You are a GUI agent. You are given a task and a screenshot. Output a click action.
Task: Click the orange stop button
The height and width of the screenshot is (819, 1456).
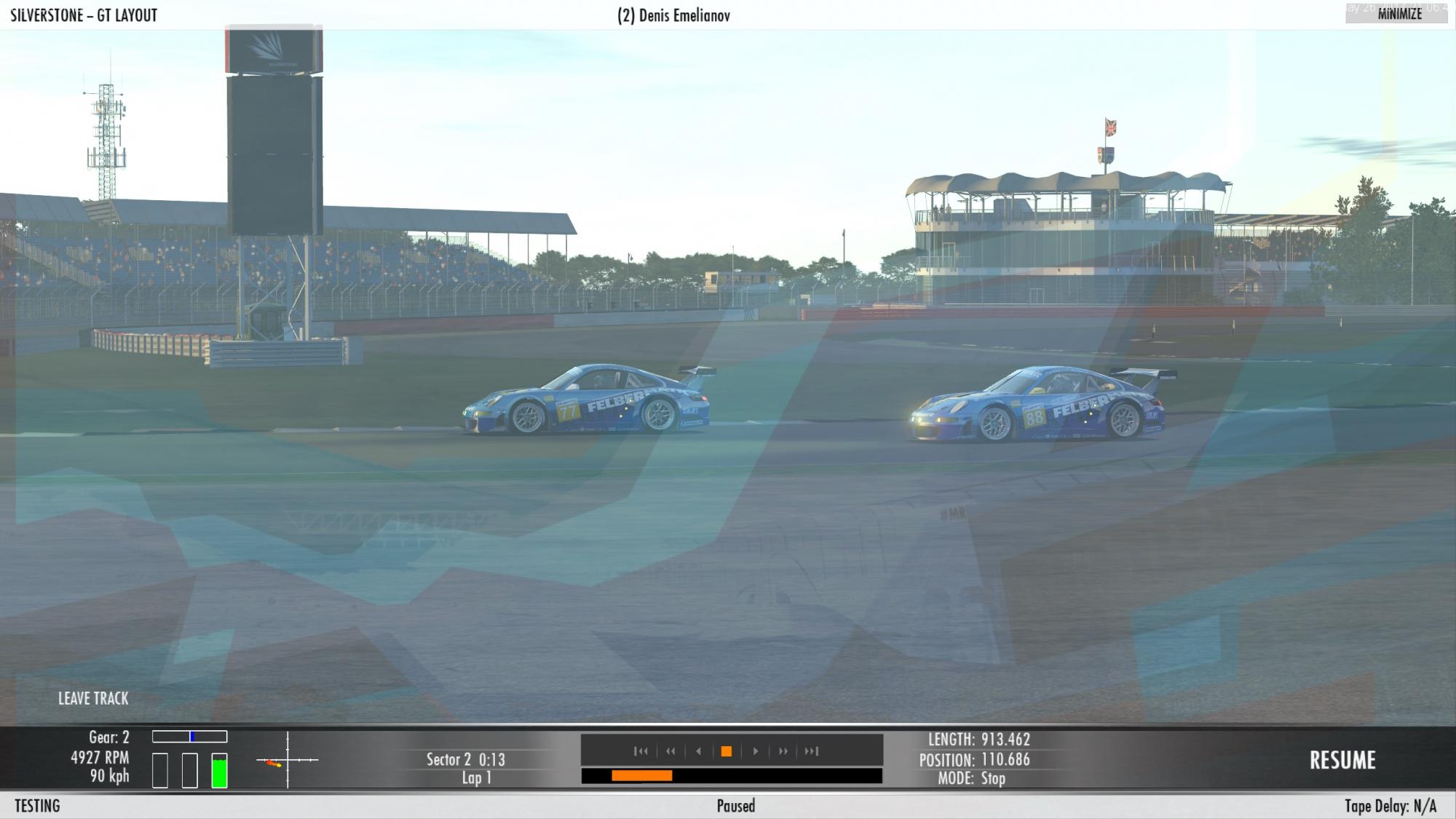coord(726,751)
